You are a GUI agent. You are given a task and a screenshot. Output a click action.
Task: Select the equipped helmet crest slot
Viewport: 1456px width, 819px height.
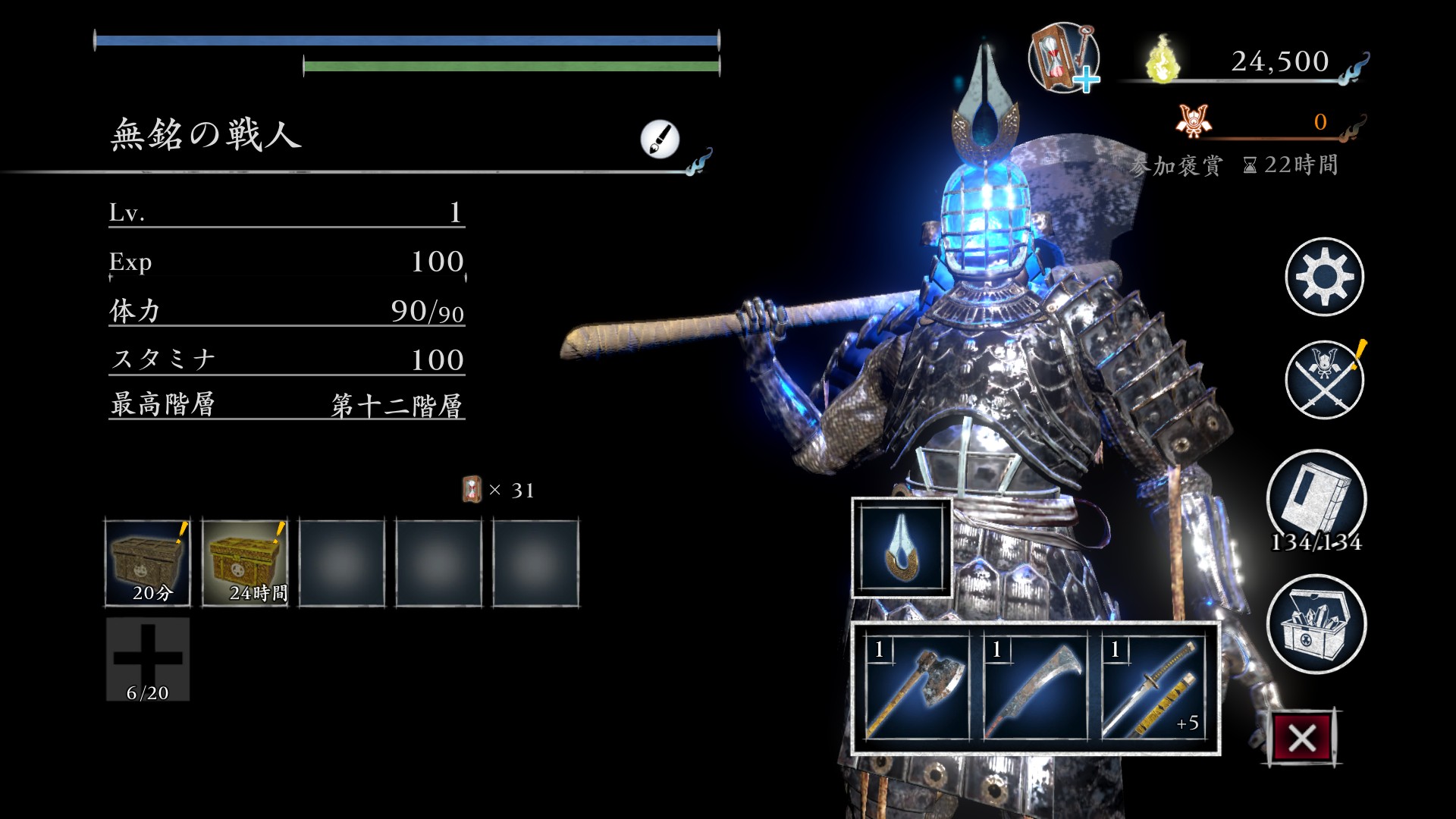tap(902, 548)
